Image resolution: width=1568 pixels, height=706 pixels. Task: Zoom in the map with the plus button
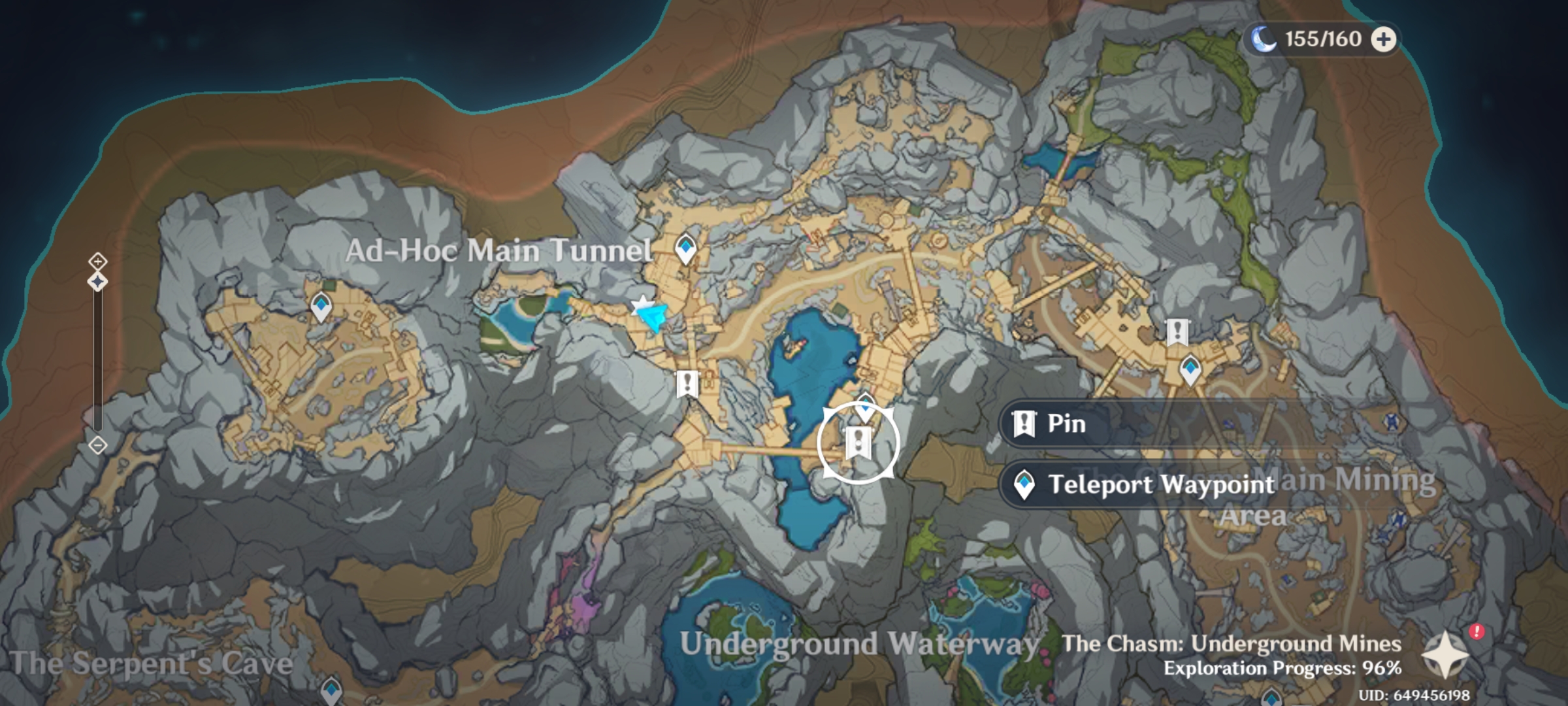coord(97,261)
